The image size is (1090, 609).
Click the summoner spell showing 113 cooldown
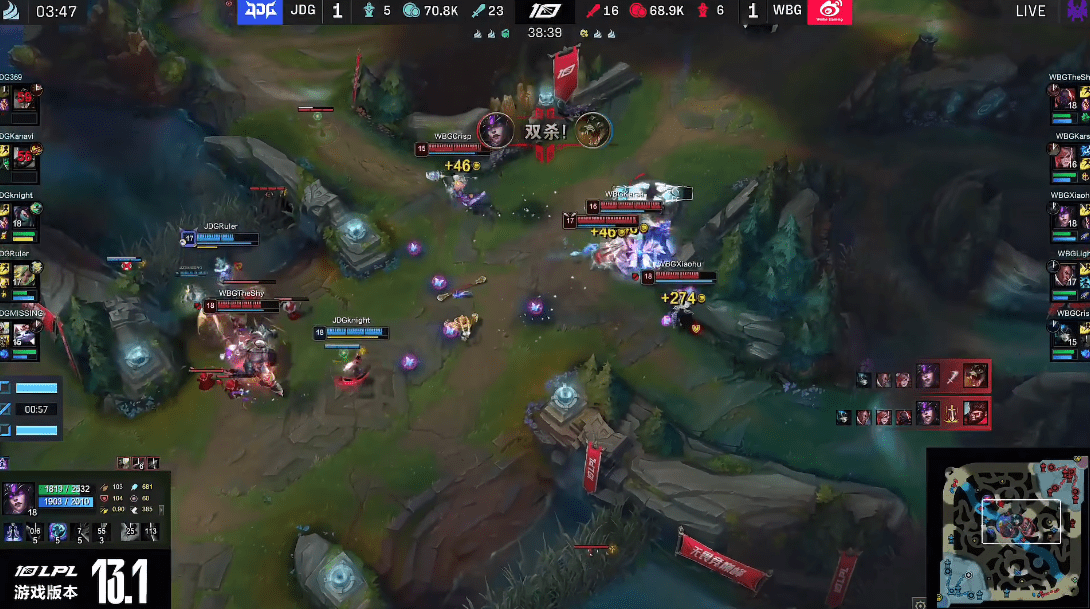point(152,531)
